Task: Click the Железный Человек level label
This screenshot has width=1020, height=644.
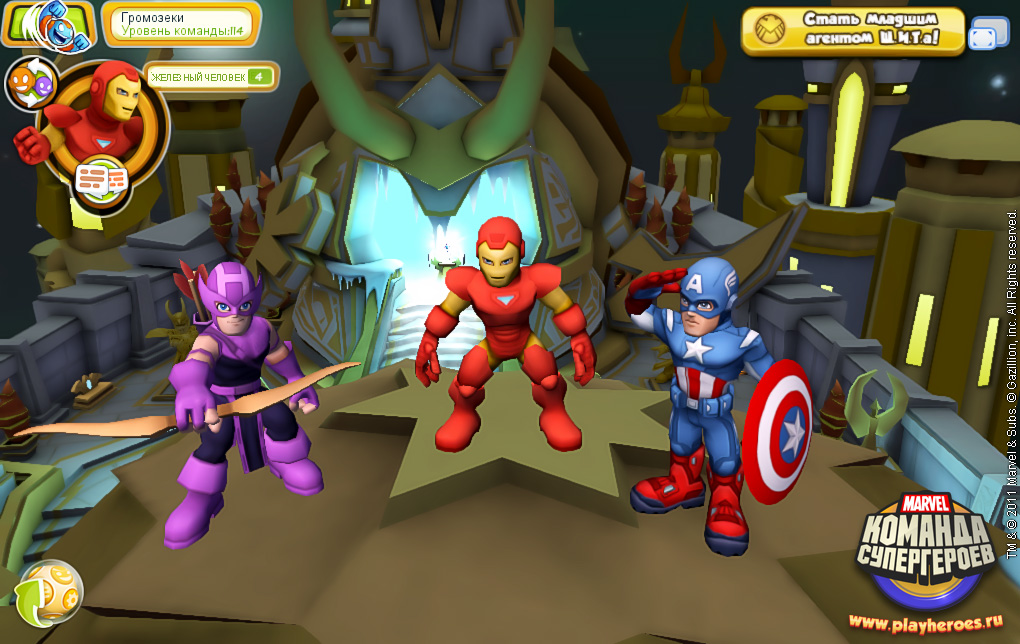Action: pos(211,76)
